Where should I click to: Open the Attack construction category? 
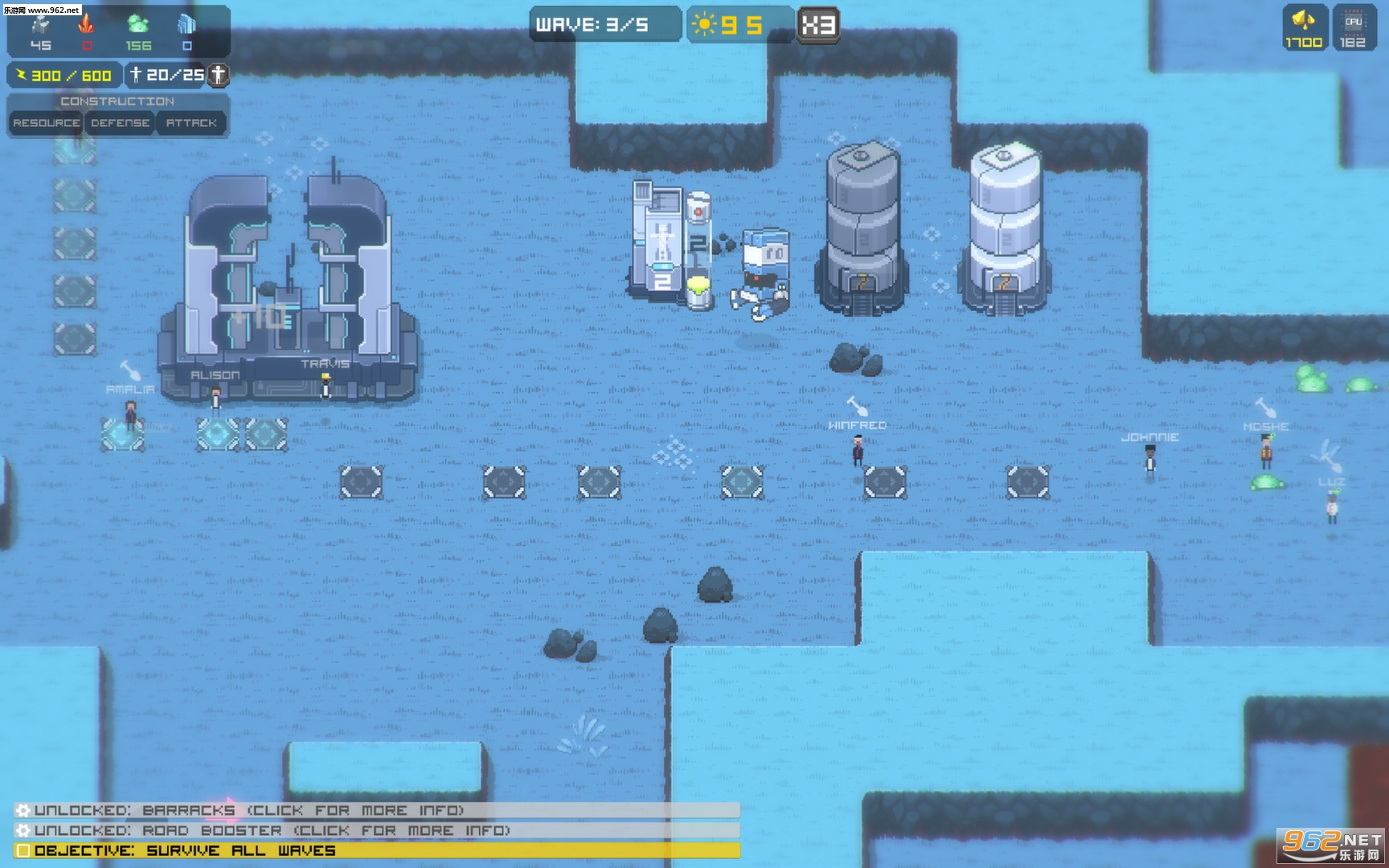pyautogui.click(x=191, y=123)
